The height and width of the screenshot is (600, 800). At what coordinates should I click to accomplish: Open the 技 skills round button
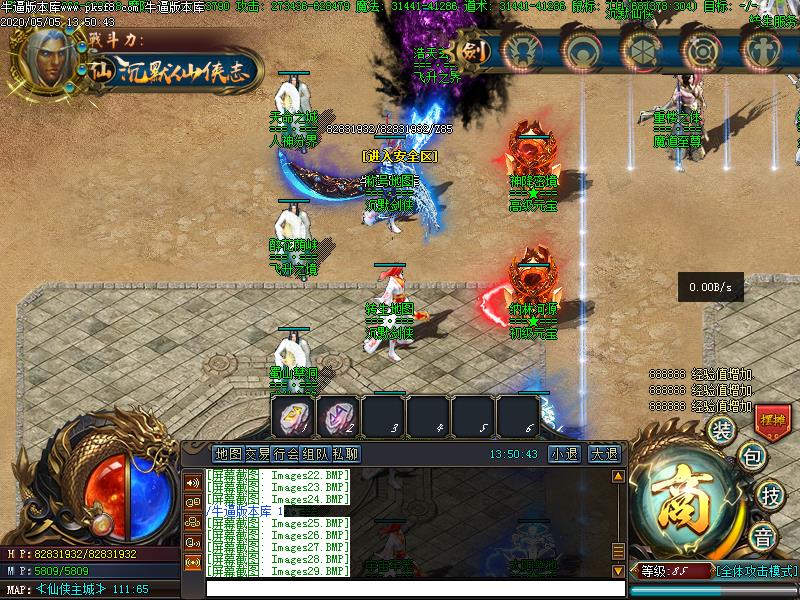tap(769, 494)
